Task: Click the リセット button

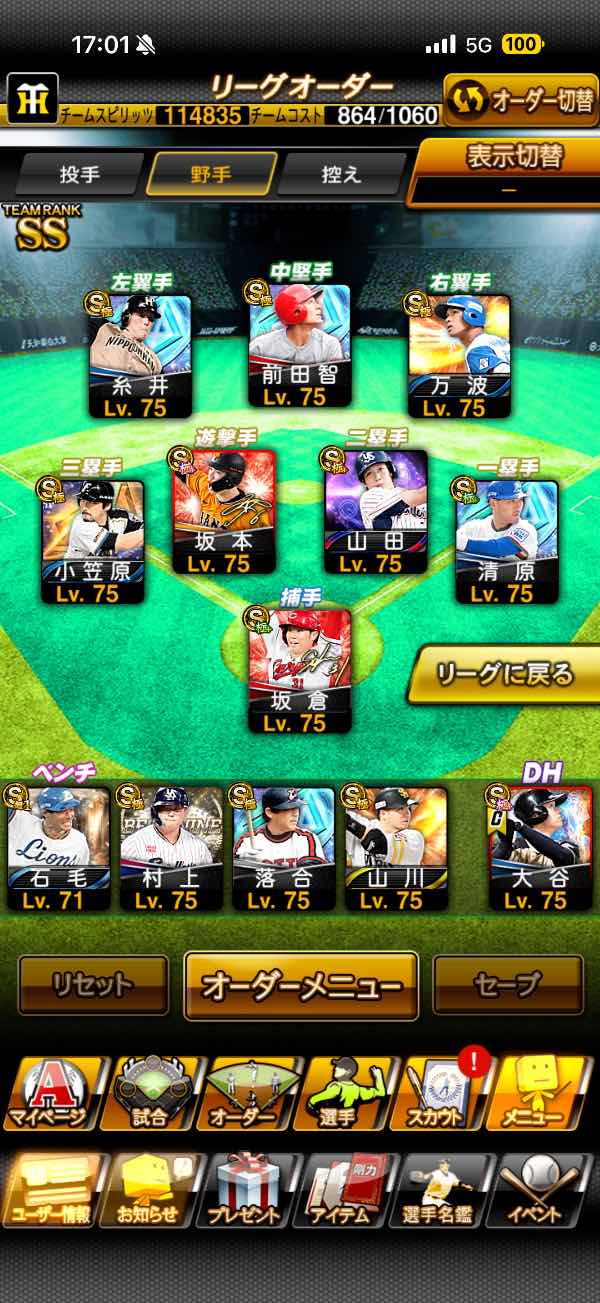Action: tap(93, 985)
